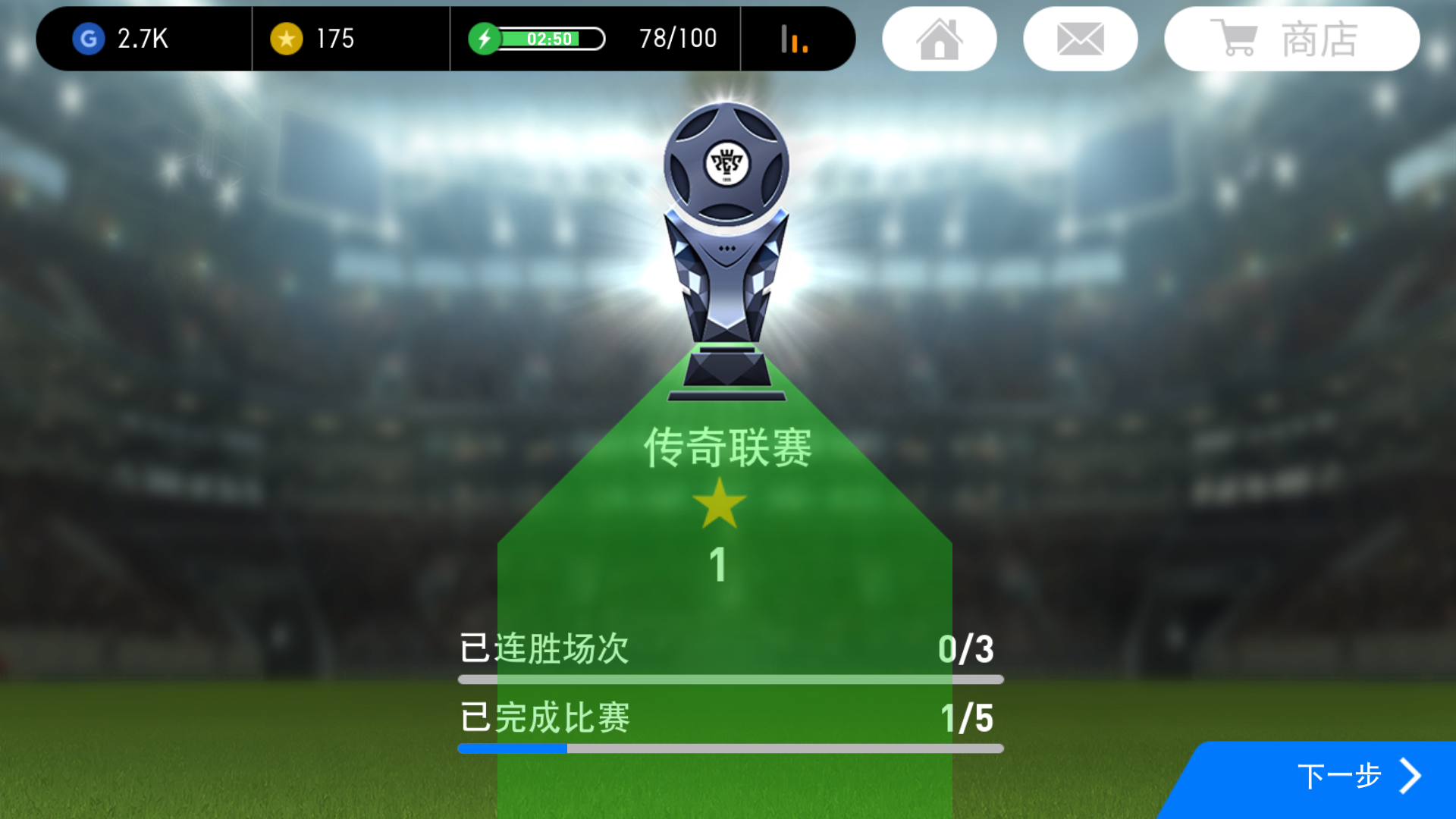Click the 已连胜场次 streak label
Viewport: 1456px width, 819px height.
[x=543, y=650]
